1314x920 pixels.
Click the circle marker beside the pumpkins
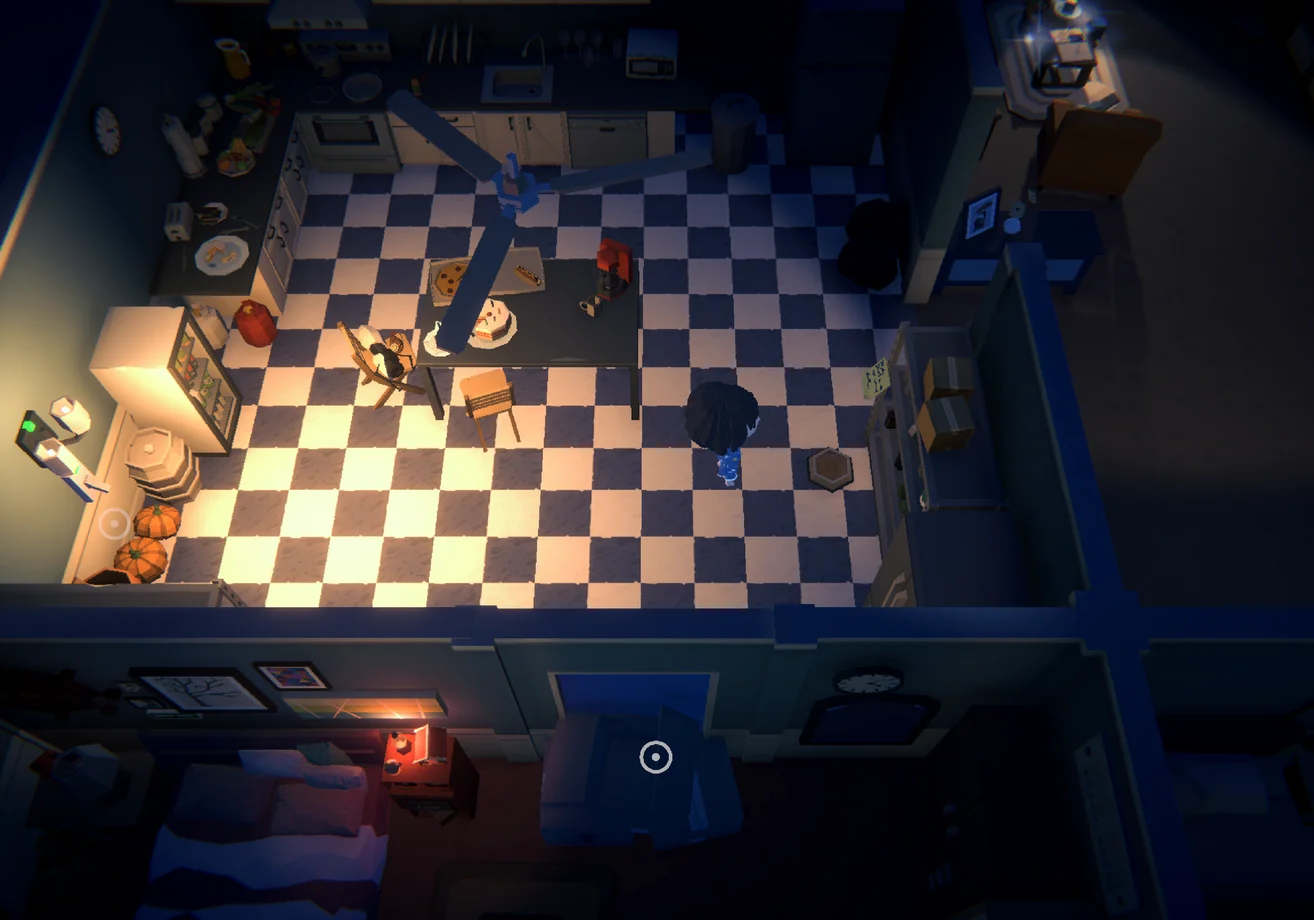(x=115, y=522)
